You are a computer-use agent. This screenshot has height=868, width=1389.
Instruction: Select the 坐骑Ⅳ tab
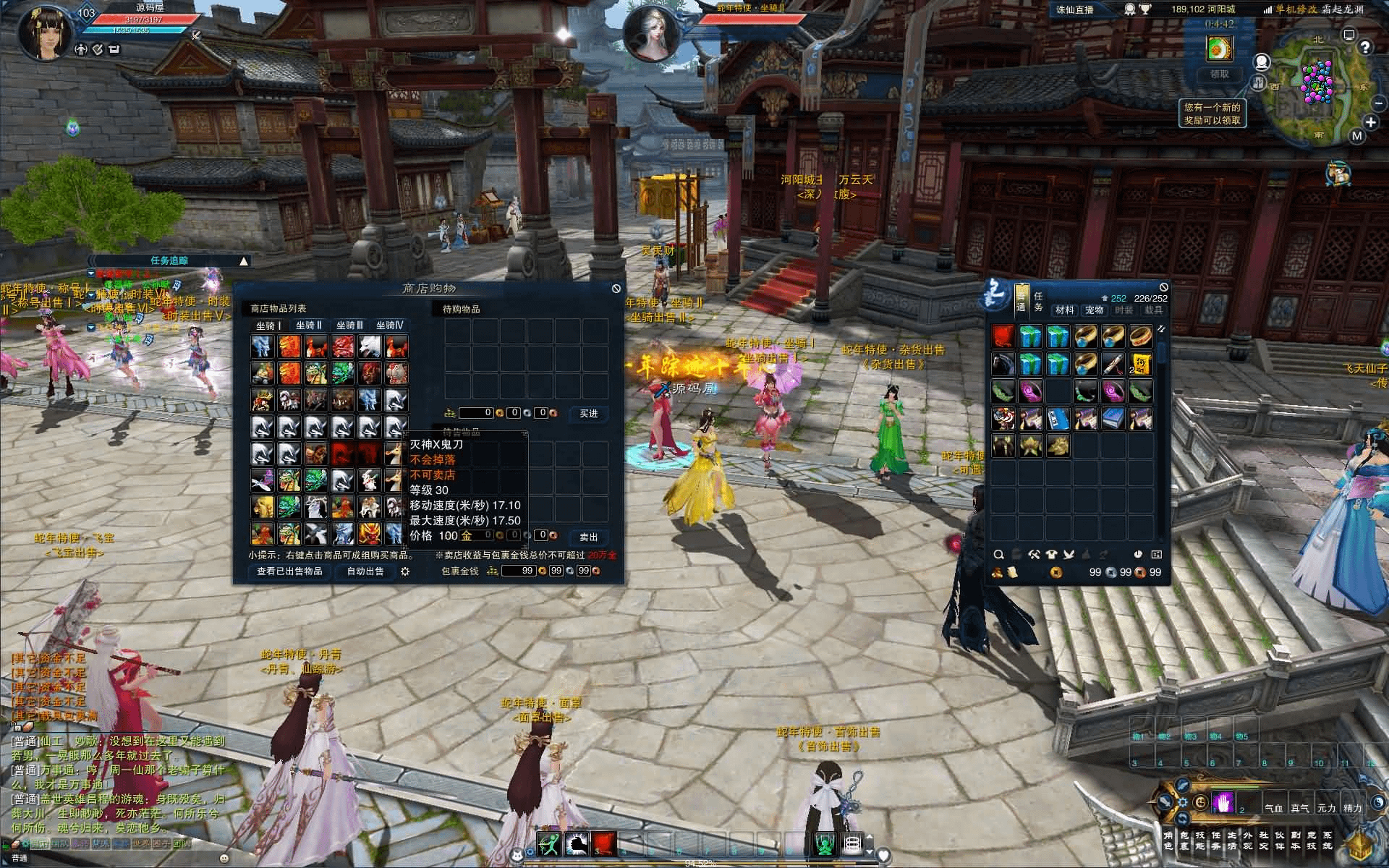[x=390, y=325]
